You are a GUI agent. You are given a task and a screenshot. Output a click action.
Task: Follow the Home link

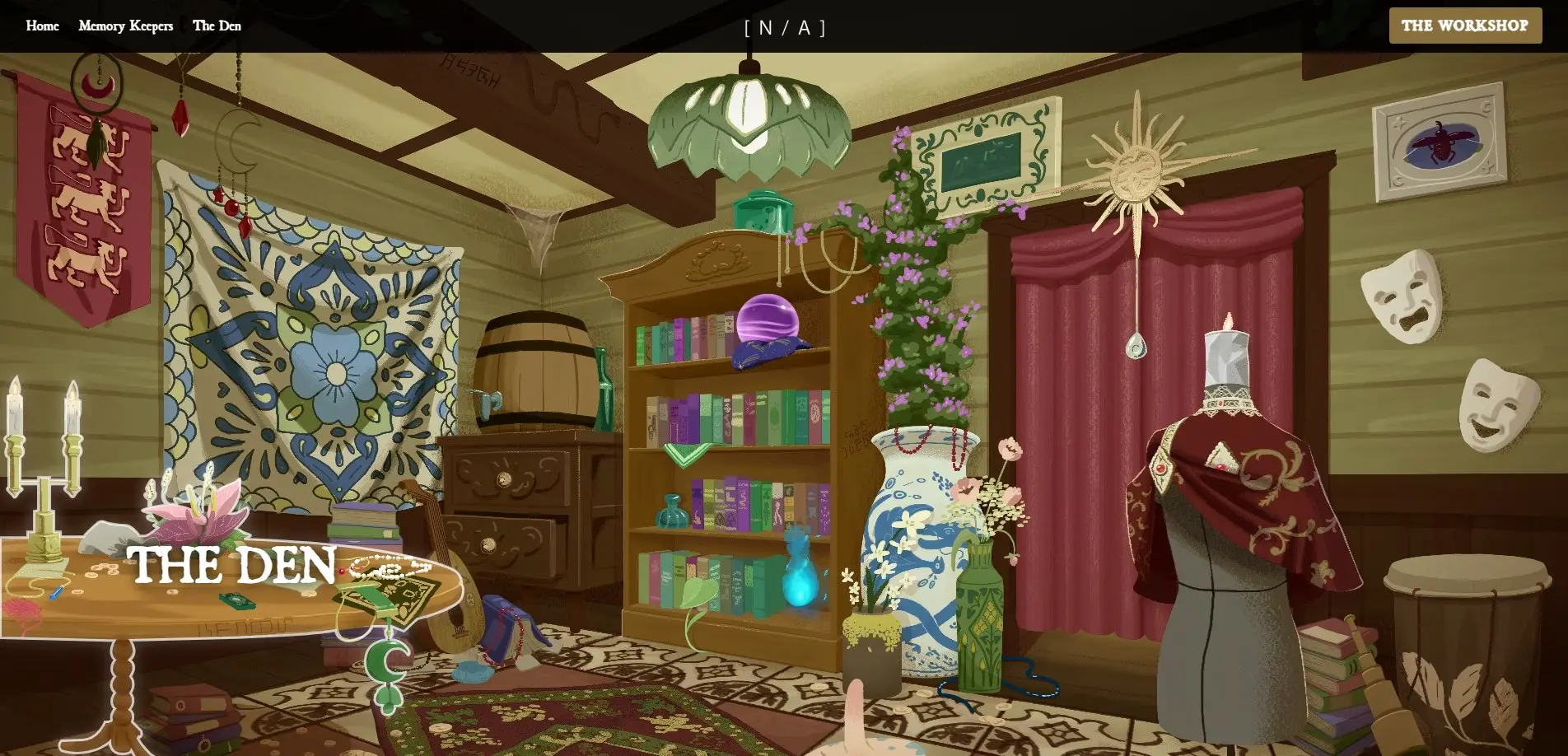42,26
